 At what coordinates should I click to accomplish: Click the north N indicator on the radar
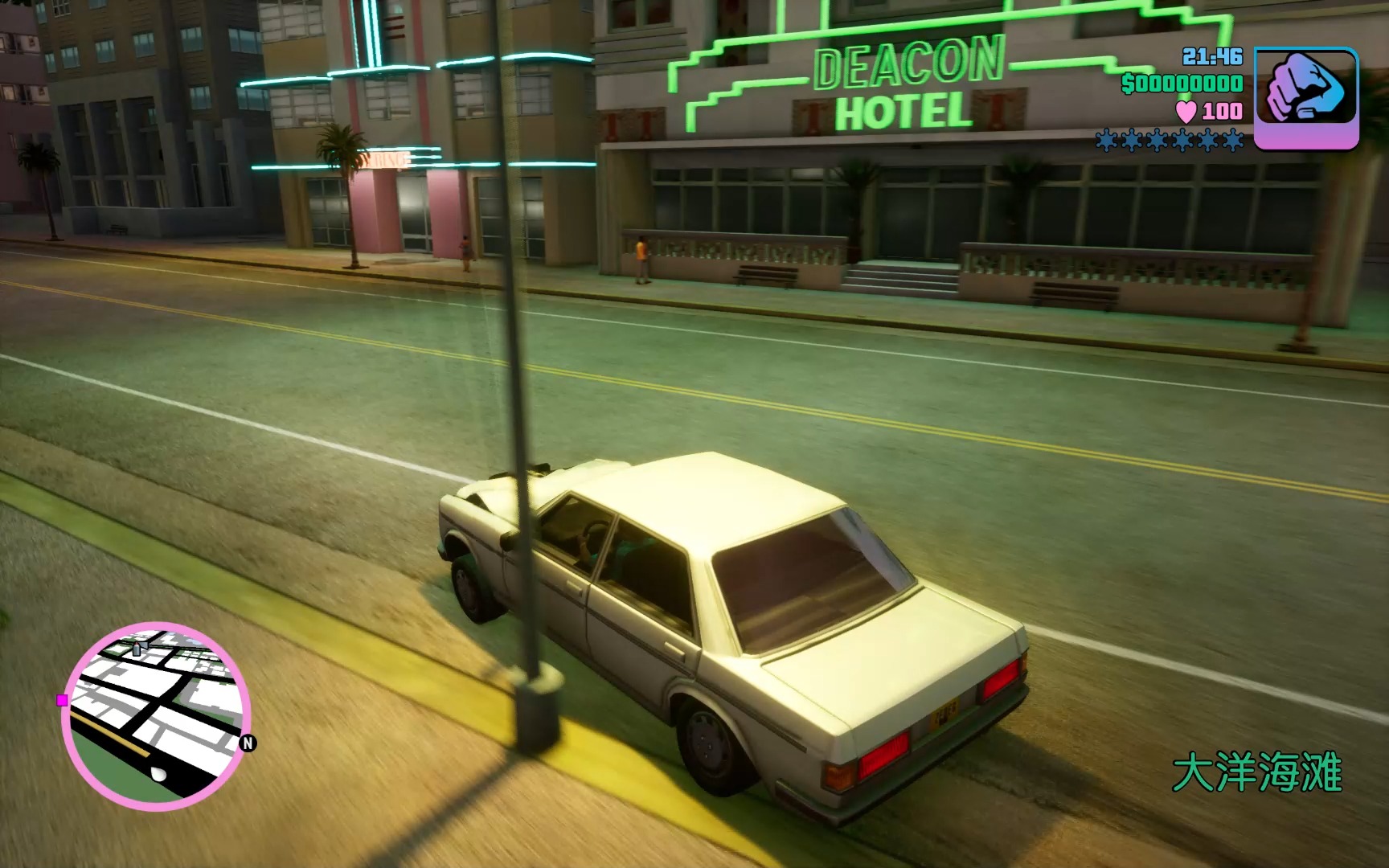pyautogui.click(x=248, y=743)
